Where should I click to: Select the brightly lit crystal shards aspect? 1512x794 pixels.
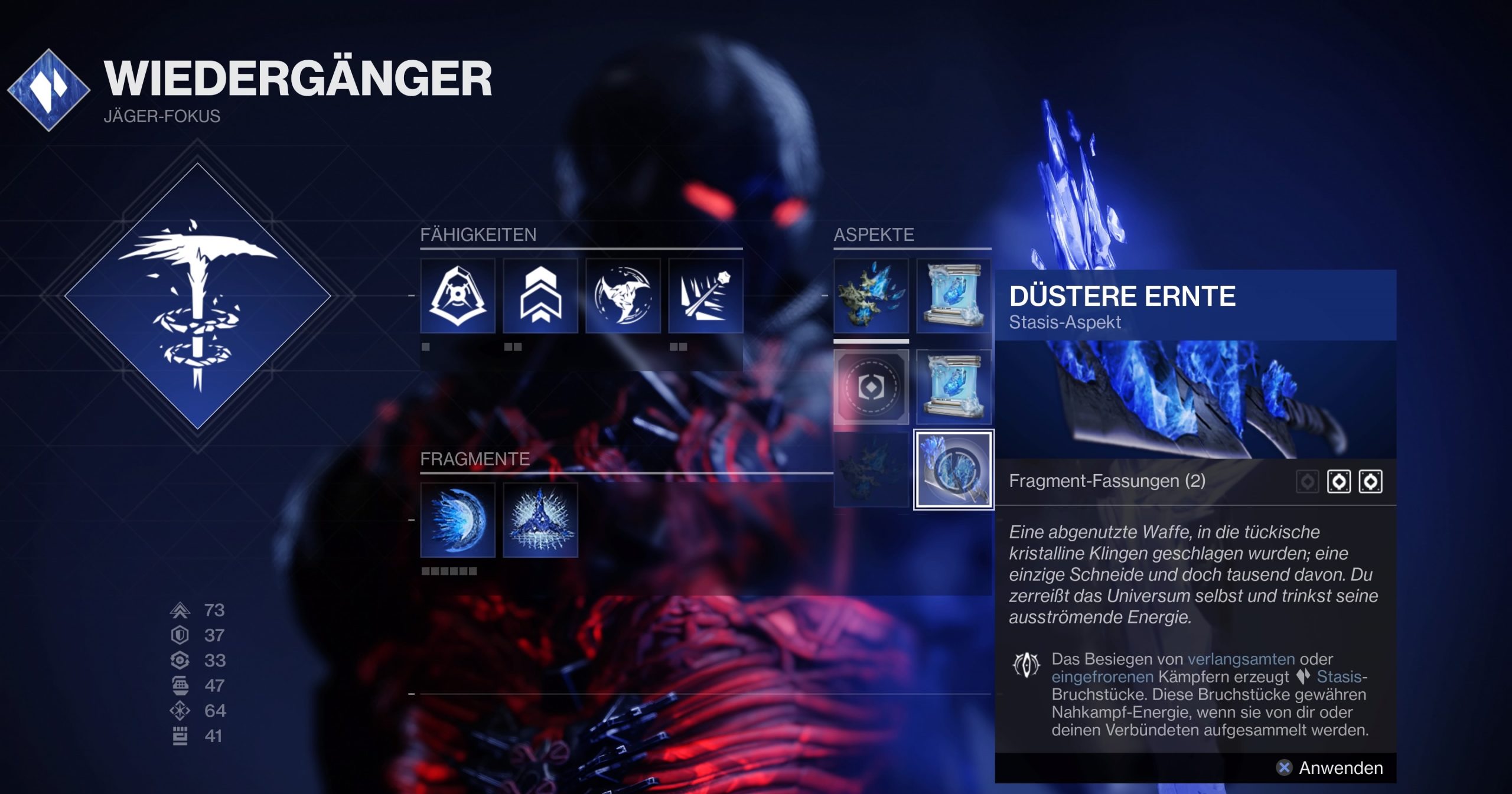[x=871, y=296]
